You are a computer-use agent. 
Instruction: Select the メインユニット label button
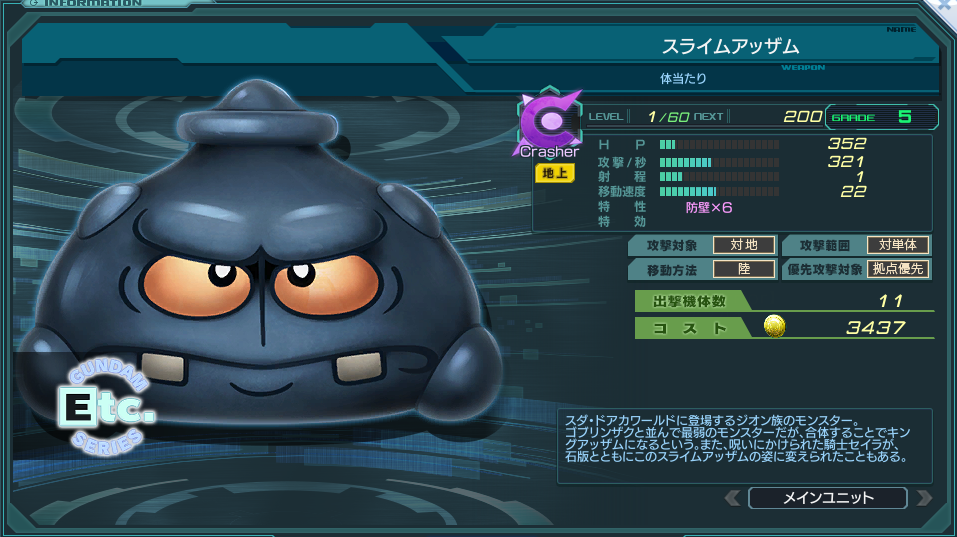click(827, 498)
